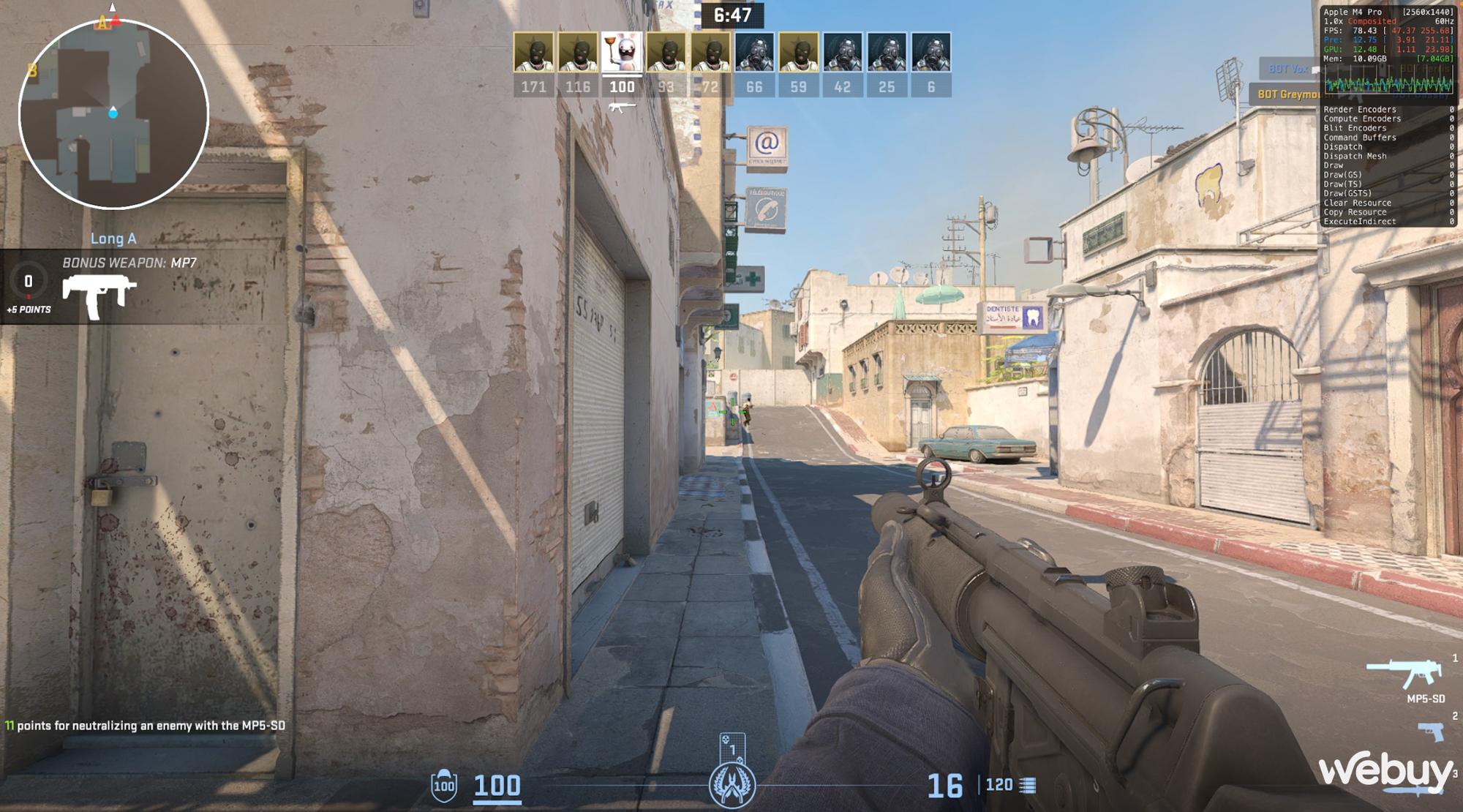Click the Apple M4 Pro performance overlay
1463x812 pixels.
pos(1388,117)
